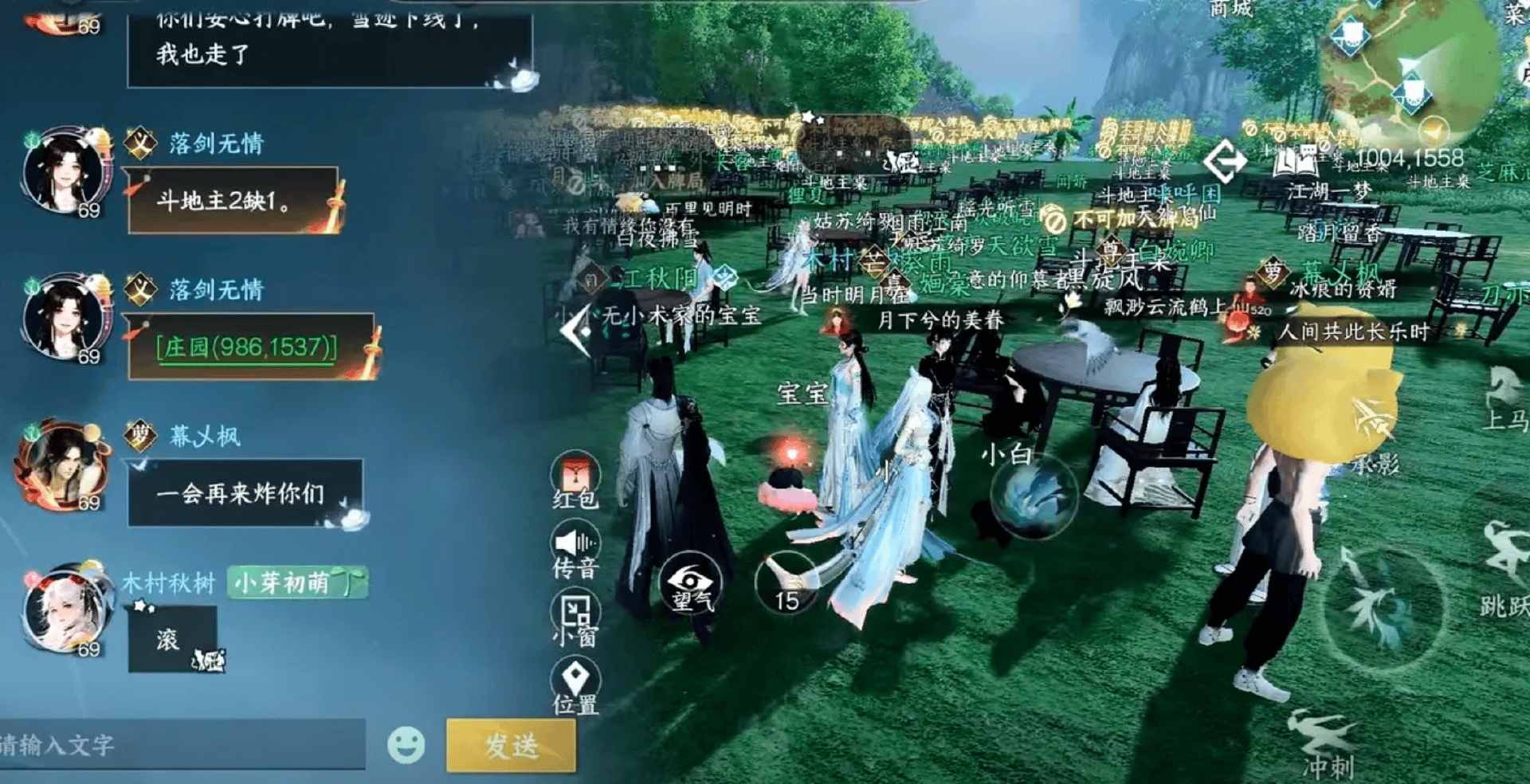The image size is (1530, 784).
Task: Activate the 望气 eye skill
Action: [x=690, y=582]
